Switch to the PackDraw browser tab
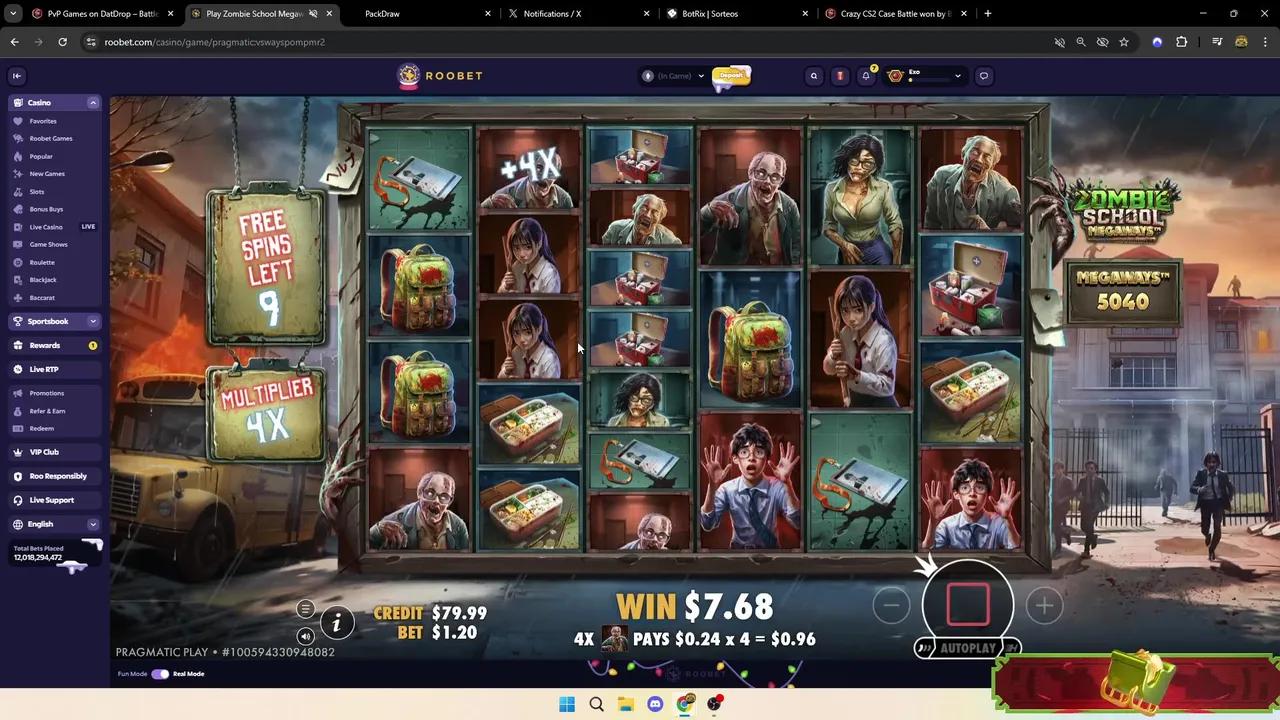1280x720 pixels. point(383,13)
